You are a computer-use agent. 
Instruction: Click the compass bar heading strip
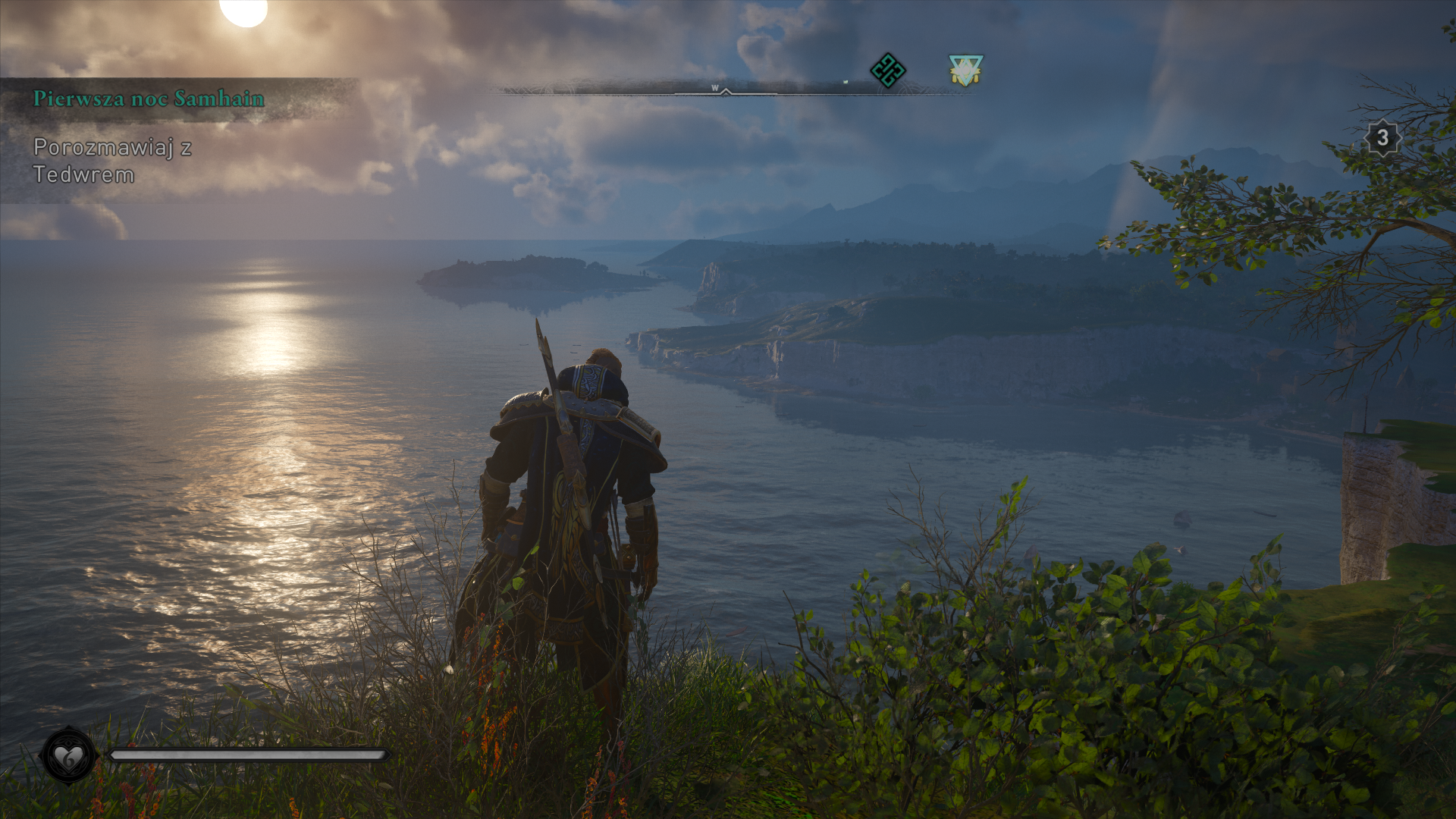tap(726, 89)
